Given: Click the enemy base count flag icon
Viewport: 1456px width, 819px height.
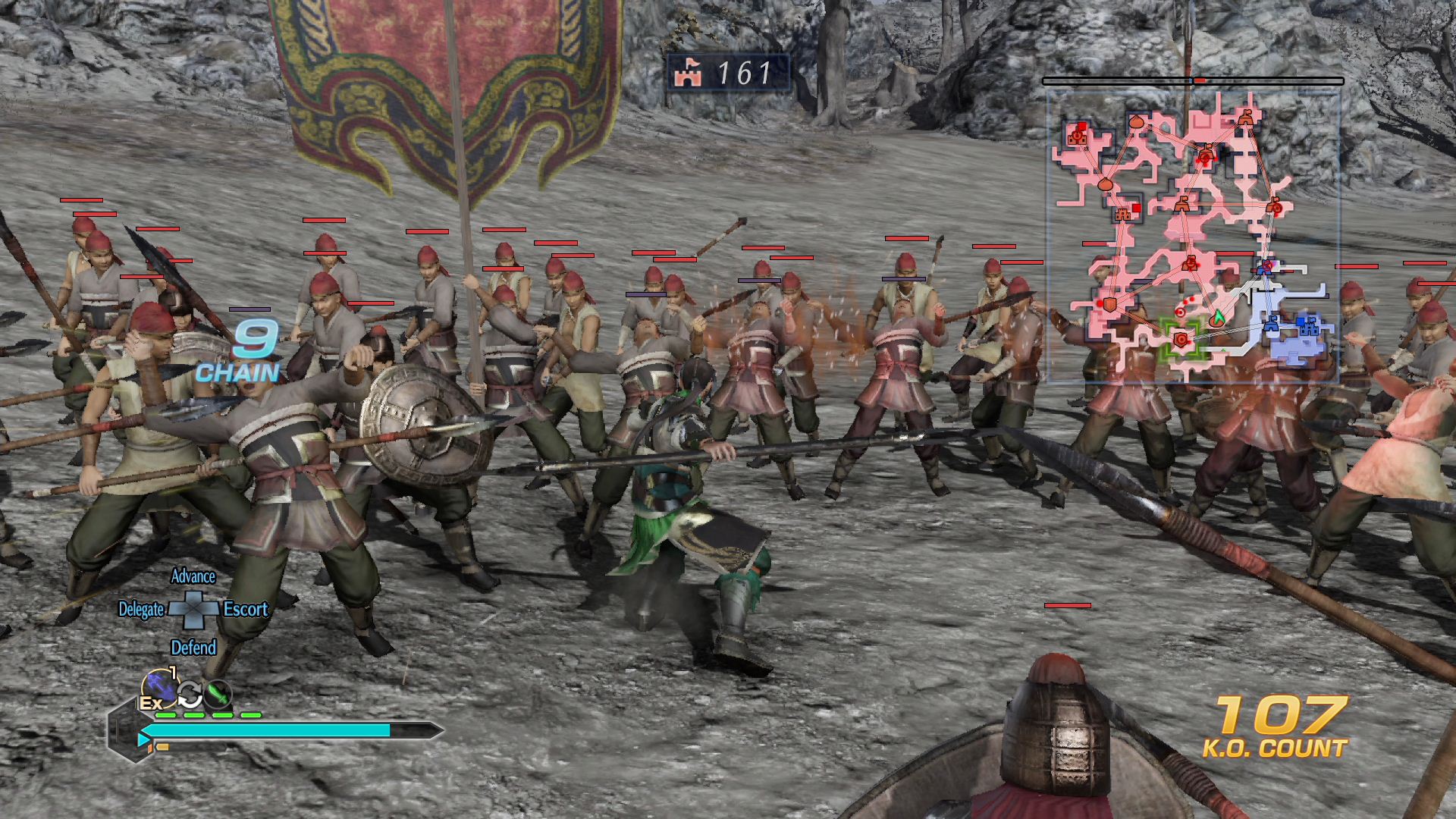Looking at the screenshot, I should (688, 74).
